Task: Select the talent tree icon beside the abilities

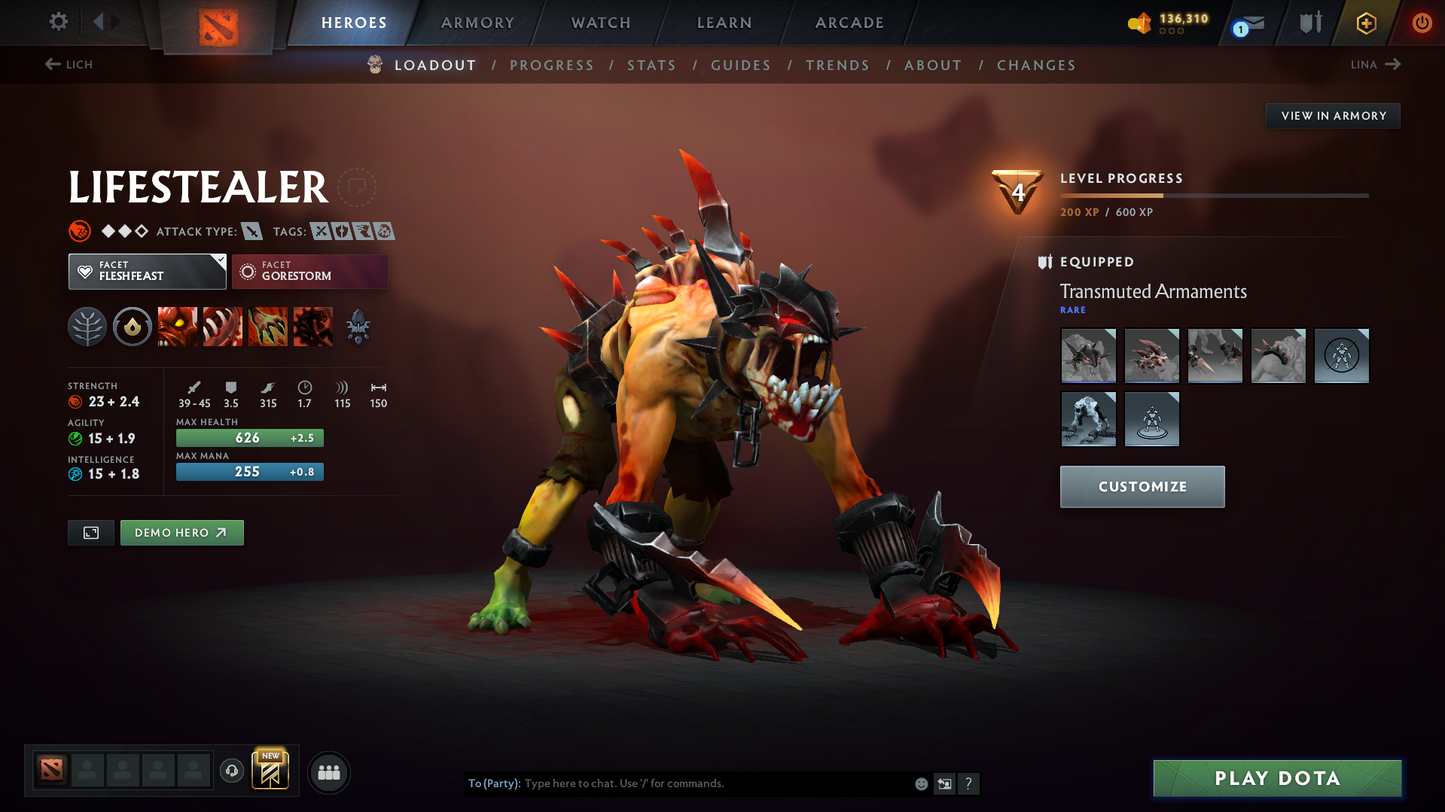Action: click(x=87, y=327)
